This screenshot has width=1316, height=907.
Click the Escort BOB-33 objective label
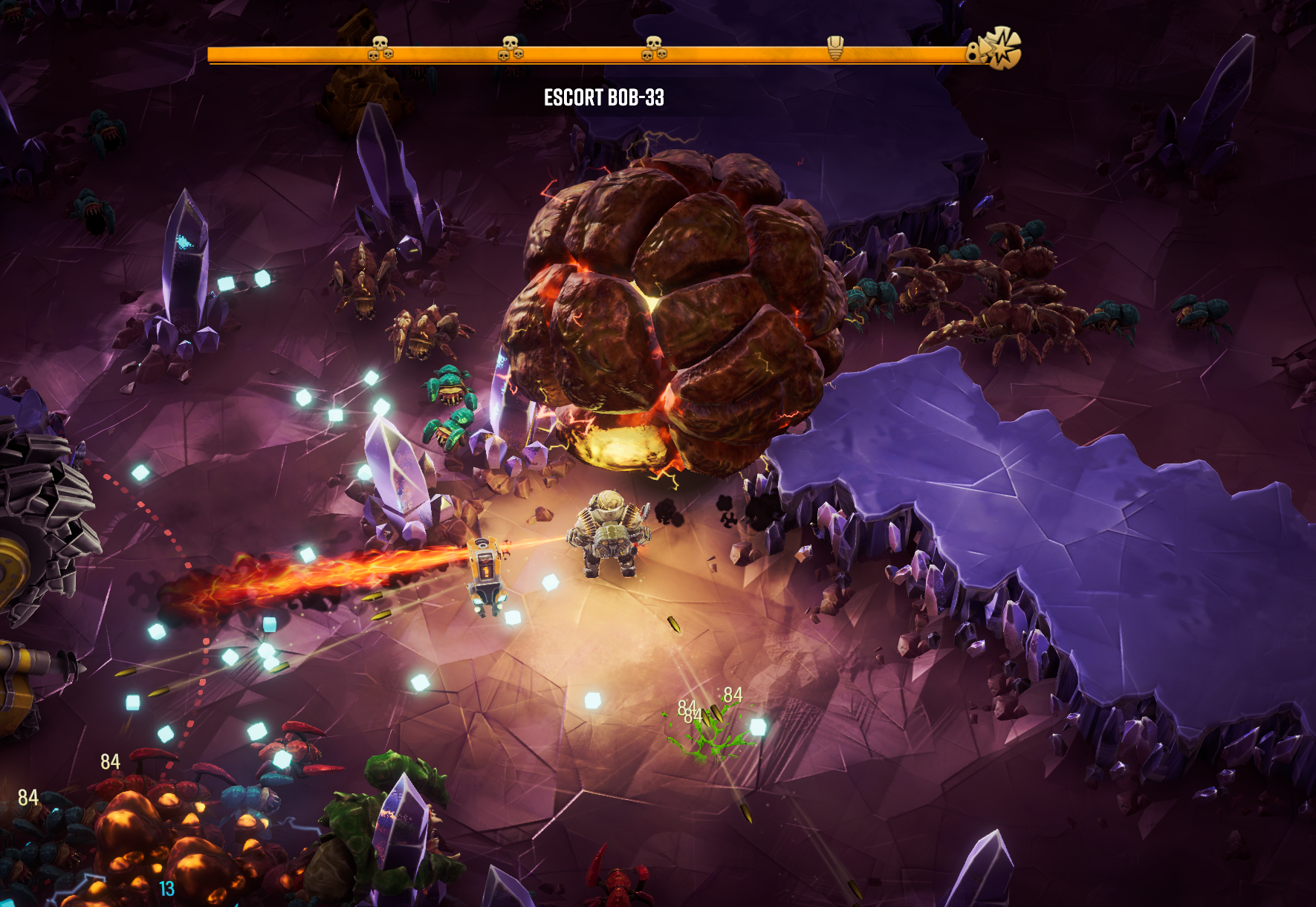603,97
